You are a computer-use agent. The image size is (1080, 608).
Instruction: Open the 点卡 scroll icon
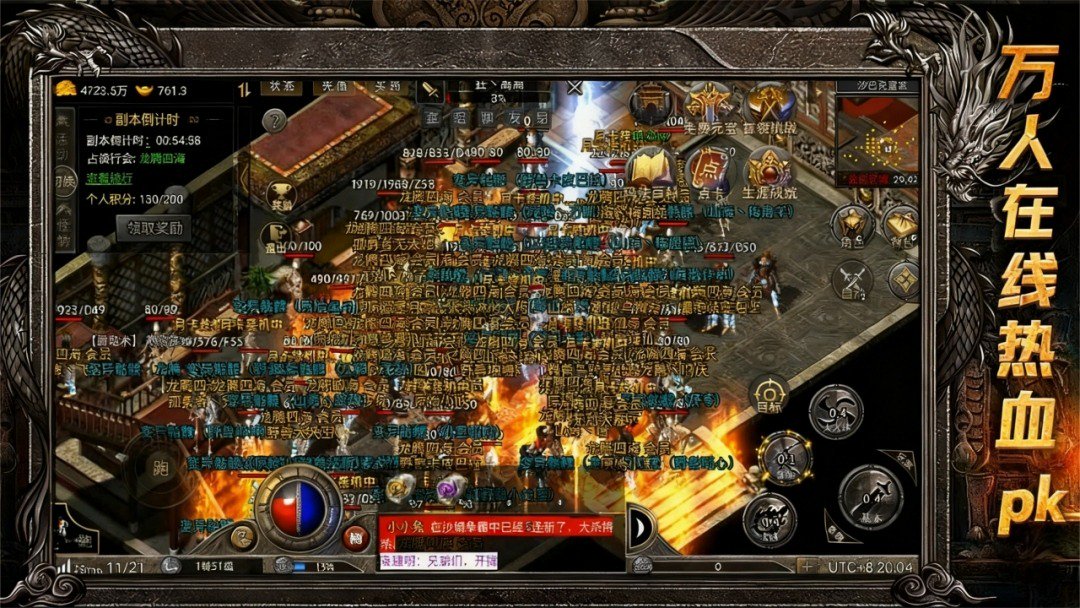pos(709,169)
